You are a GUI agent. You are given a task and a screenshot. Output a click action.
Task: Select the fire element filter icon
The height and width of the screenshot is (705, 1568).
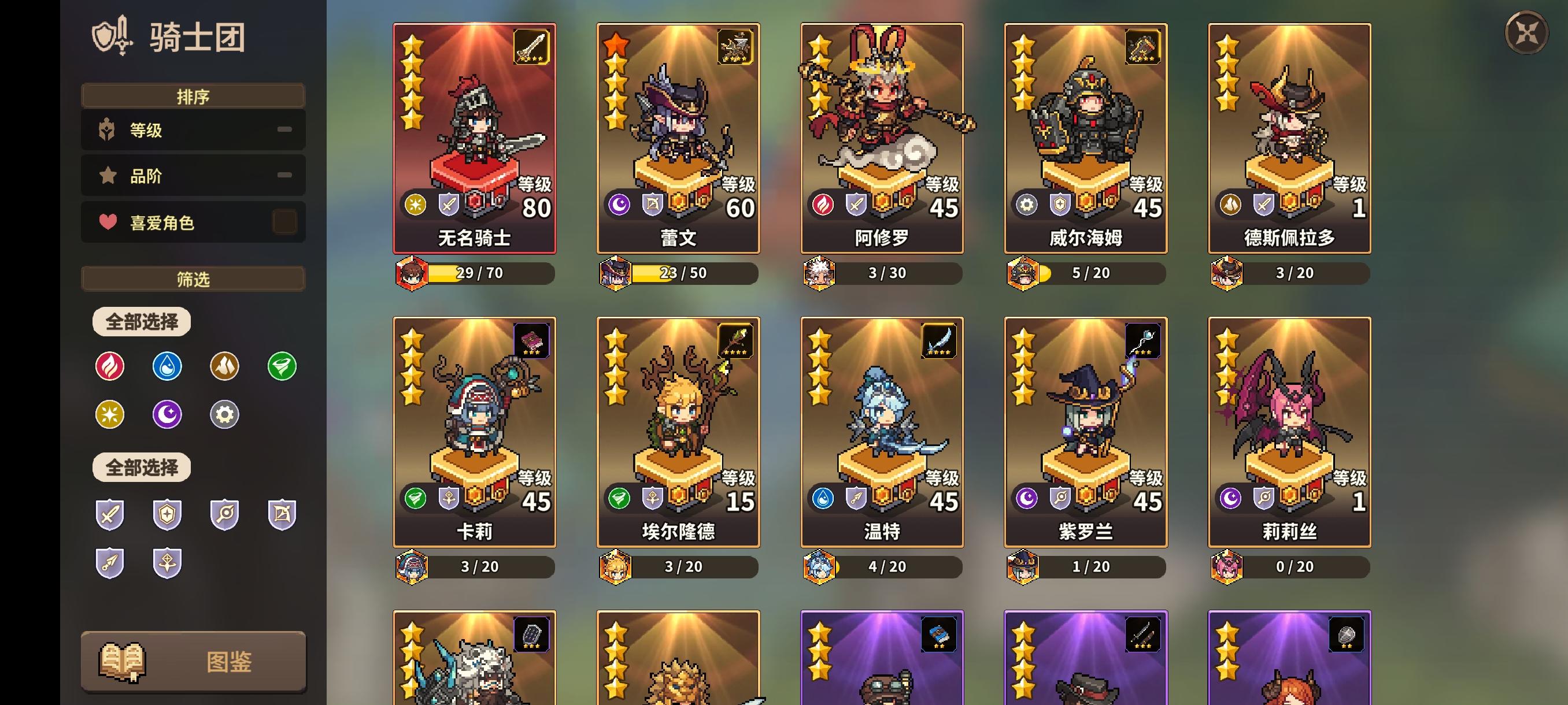(x=110, y=366)
